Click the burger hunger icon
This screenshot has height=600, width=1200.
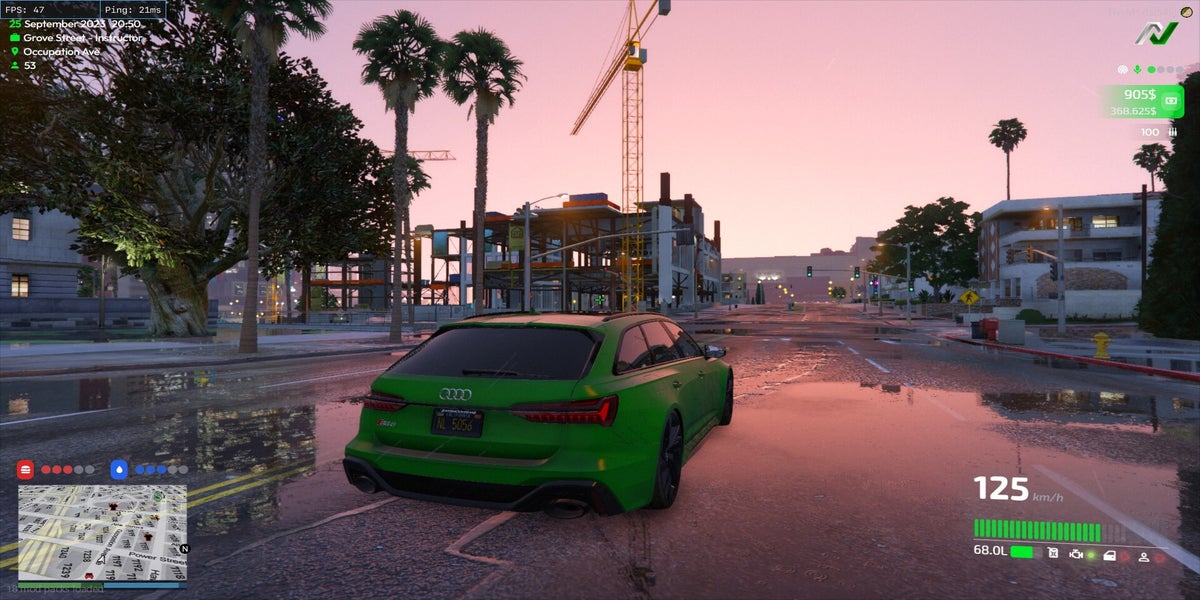coord(26,469)
